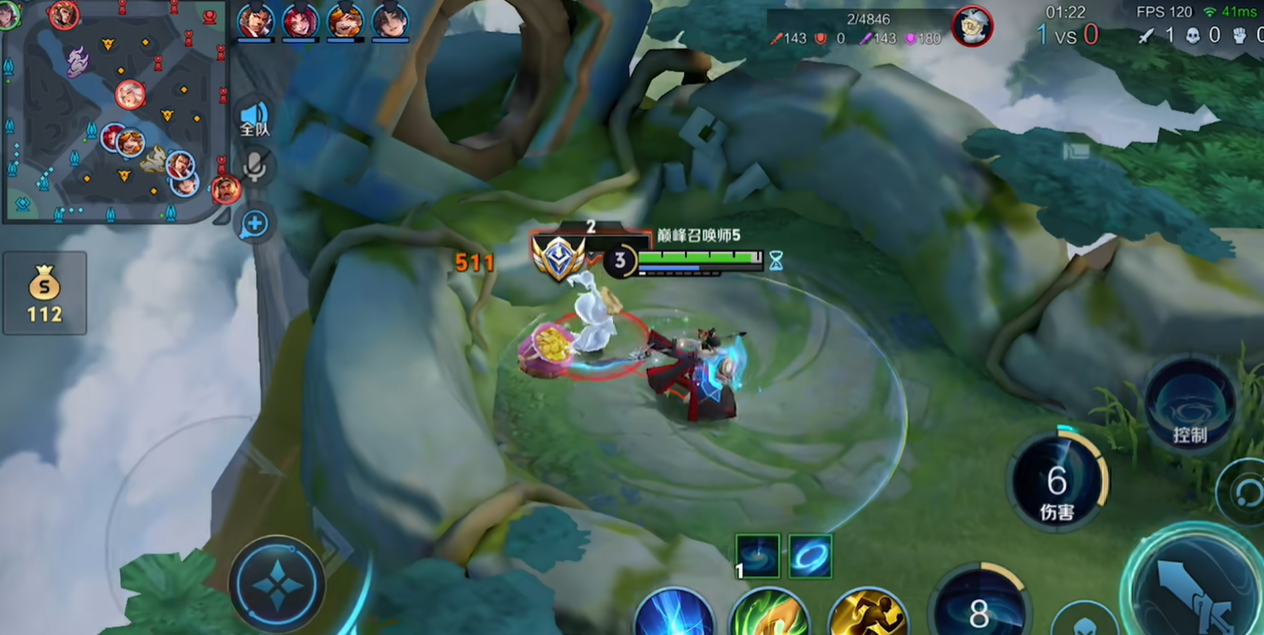1264x635 pixels.
Task: Activate the 控制 control skill
Action: [1190, 403]
